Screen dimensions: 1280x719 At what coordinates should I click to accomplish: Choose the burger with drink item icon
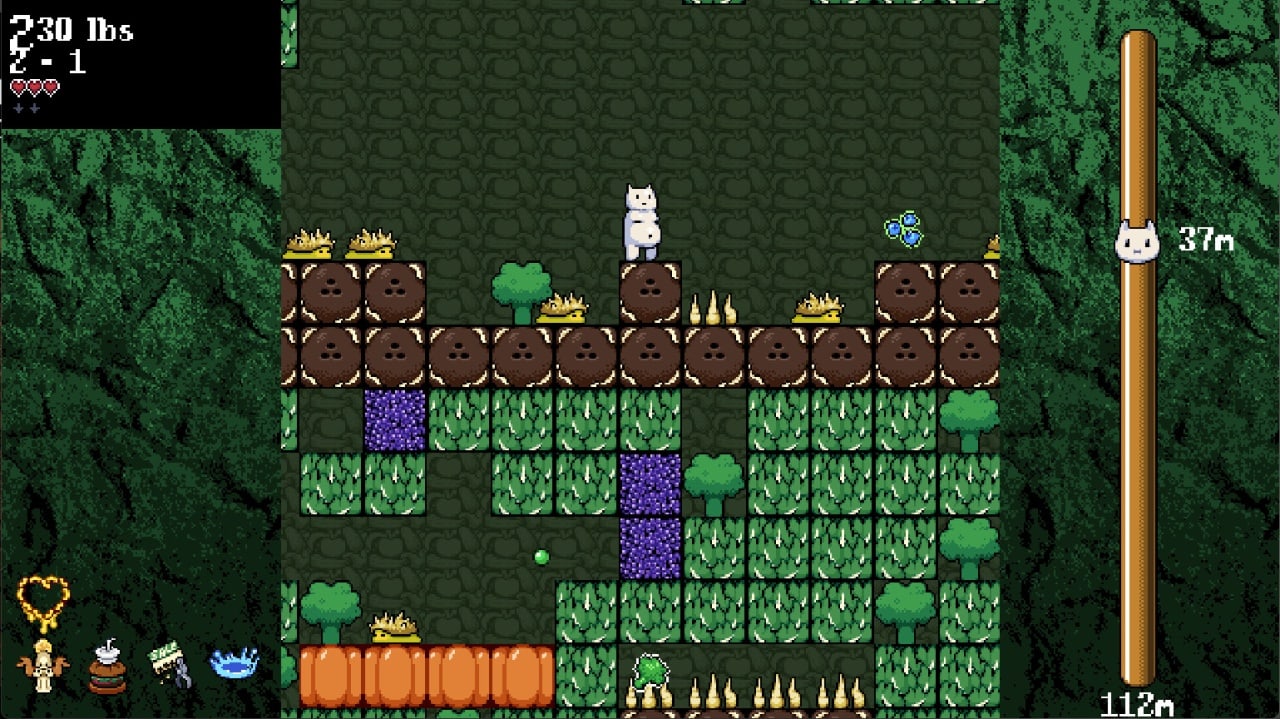point(107,666)
